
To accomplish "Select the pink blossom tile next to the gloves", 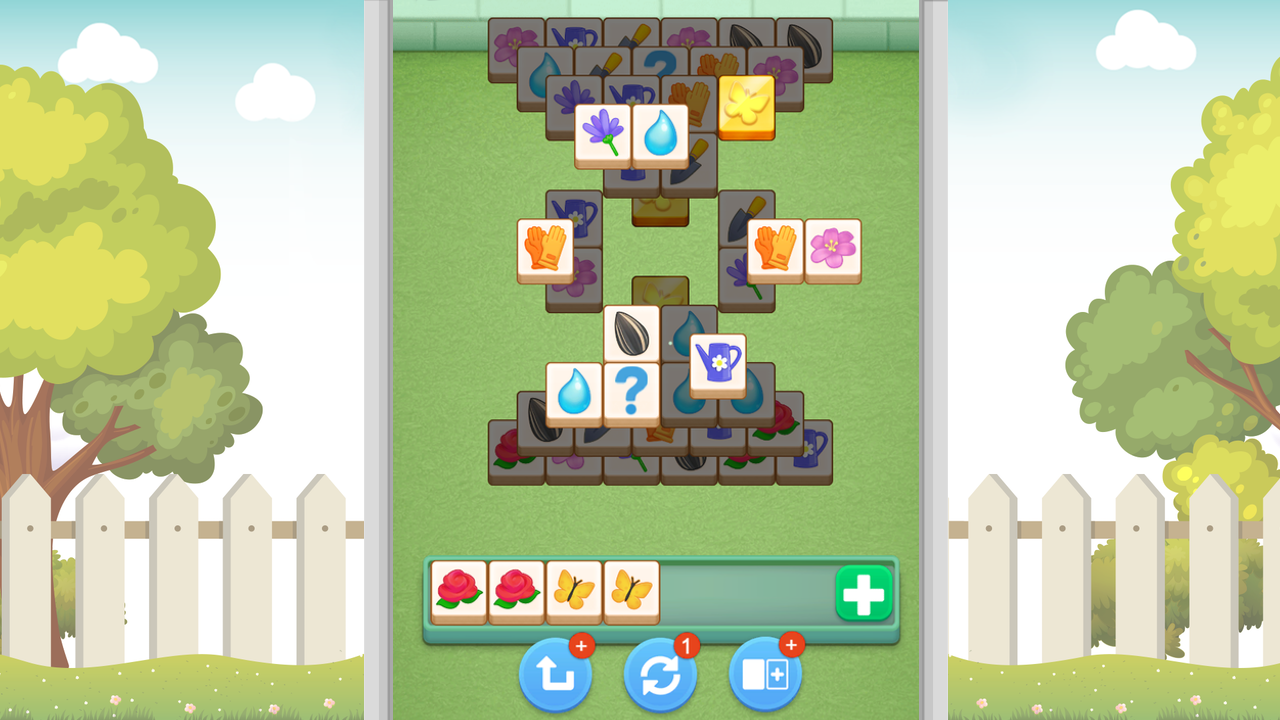I will click(x=832, y=247).
